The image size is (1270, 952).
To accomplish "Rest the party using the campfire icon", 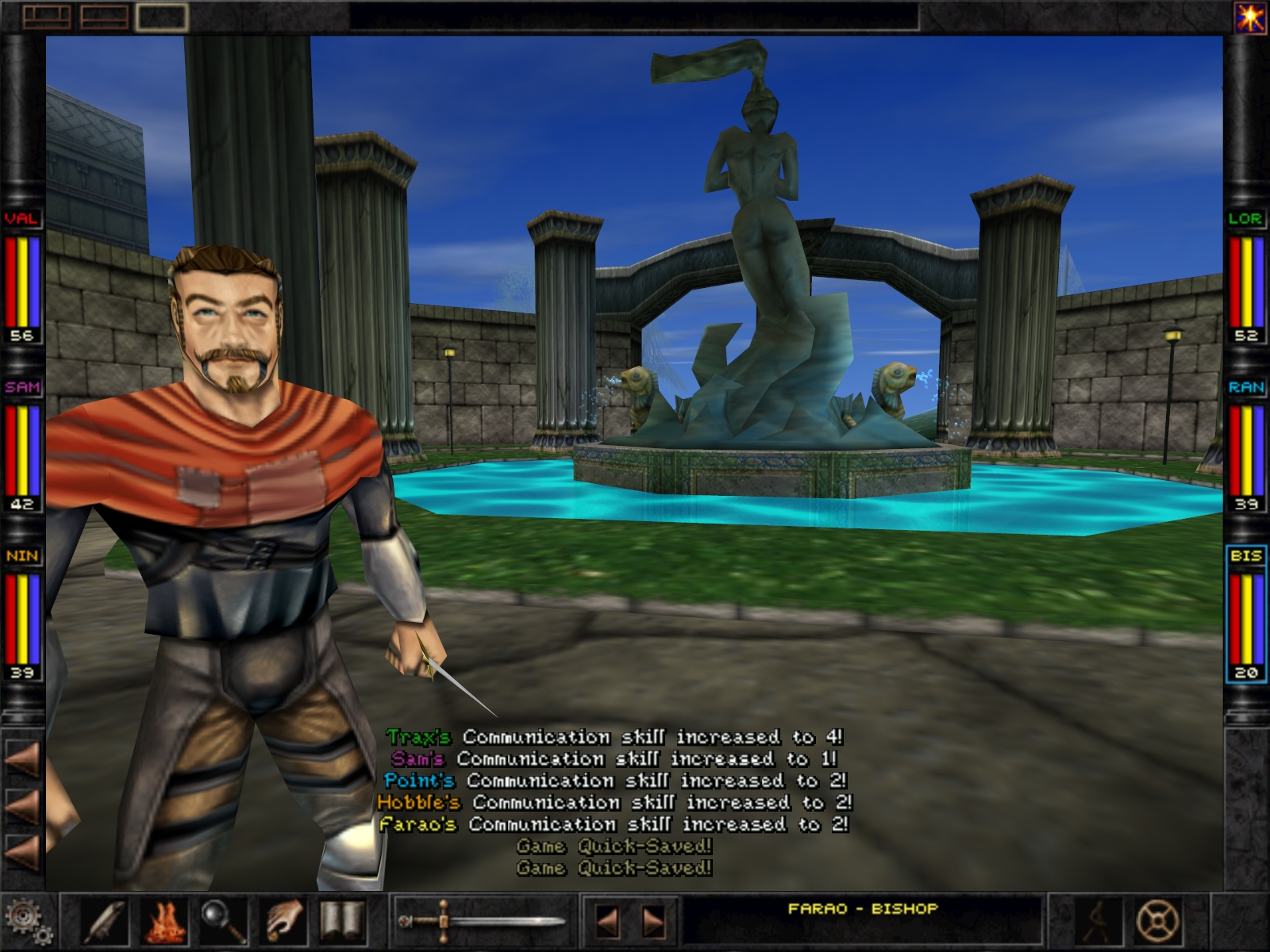I will coord(164,919).
